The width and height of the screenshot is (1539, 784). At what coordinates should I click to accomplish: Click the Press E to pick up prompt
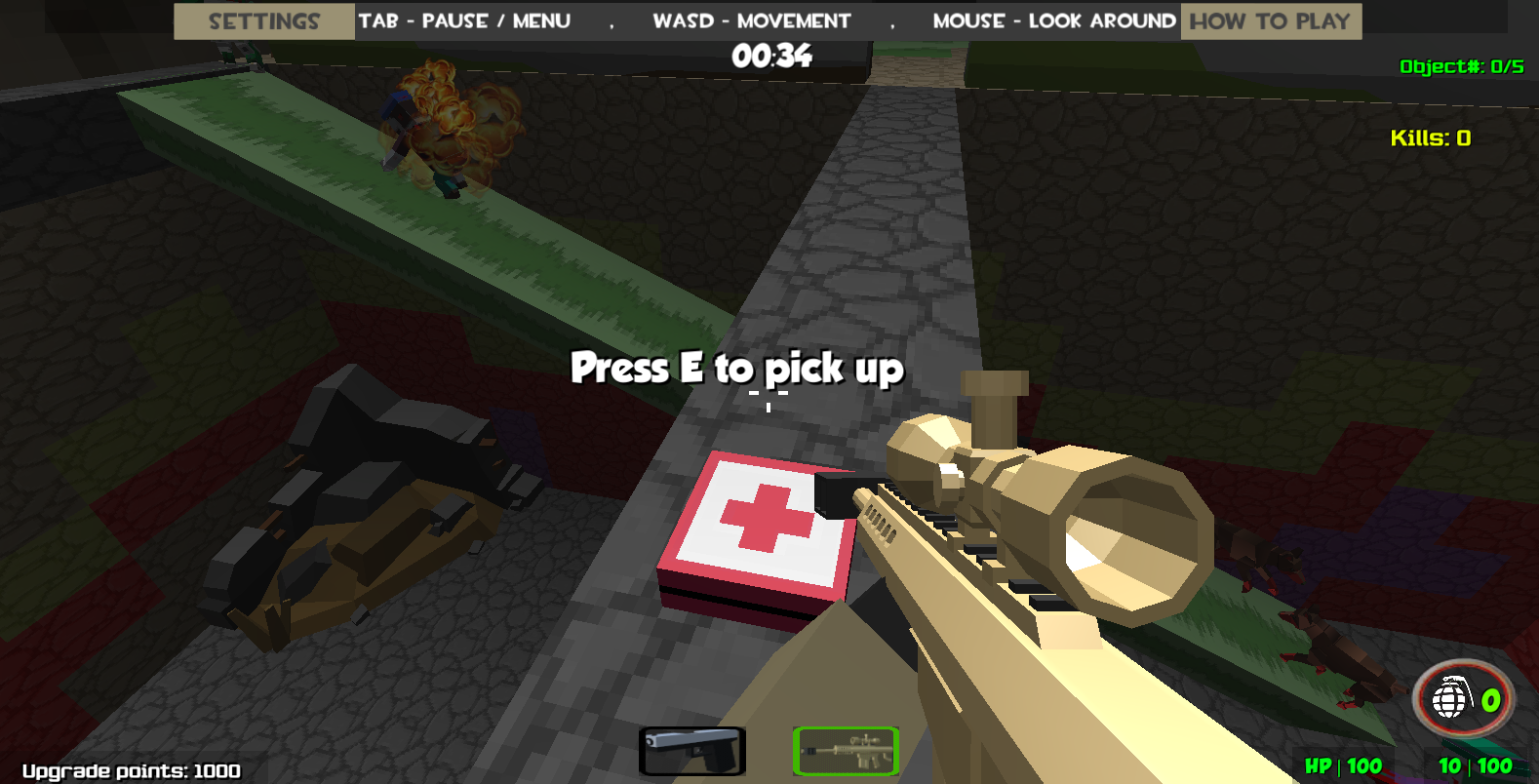pyautogui.click(x=738, y=370)
